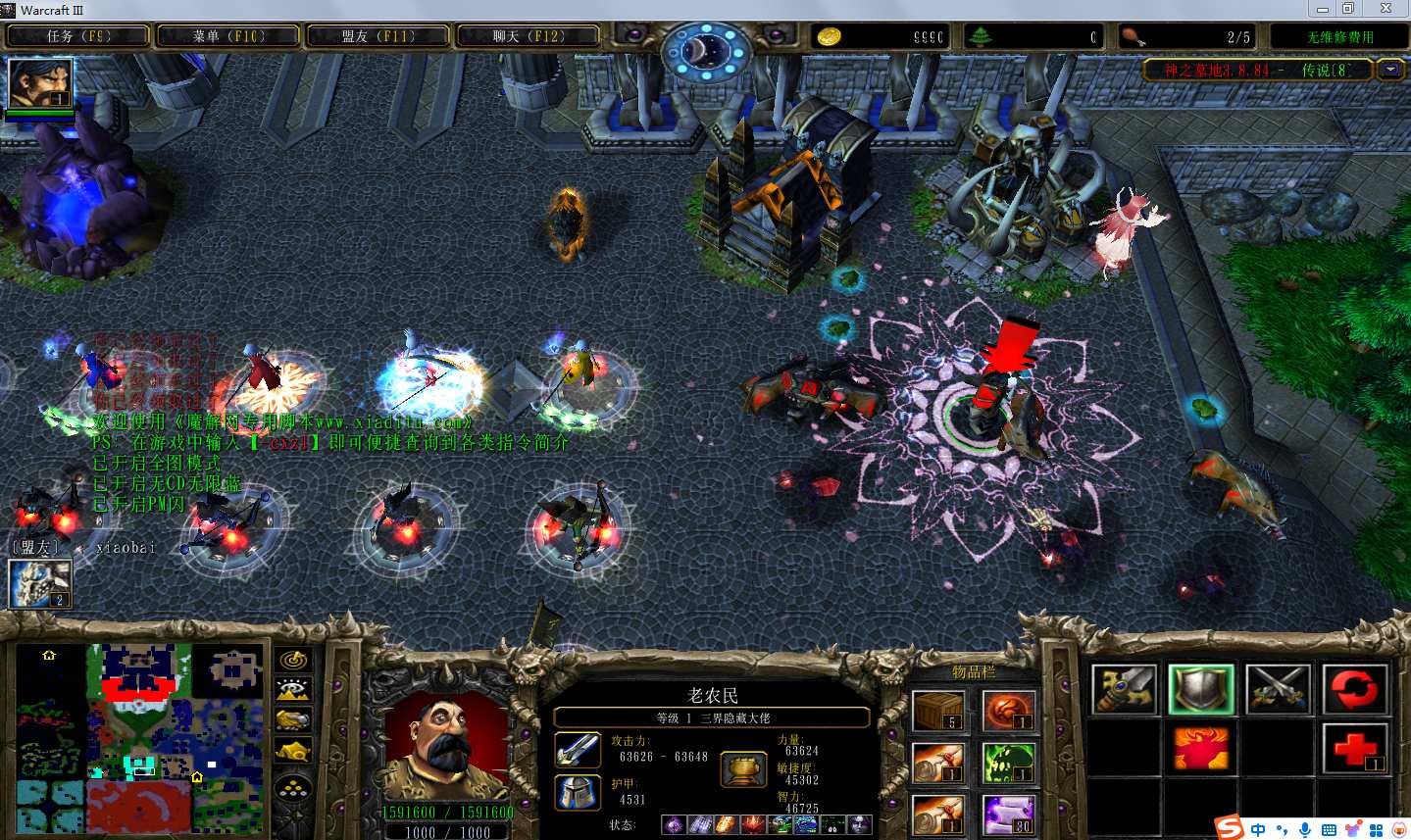This screenshot has width=1411, height=840.
Task: Toggle the minimap terrain display button
Action: coord(293,691)
